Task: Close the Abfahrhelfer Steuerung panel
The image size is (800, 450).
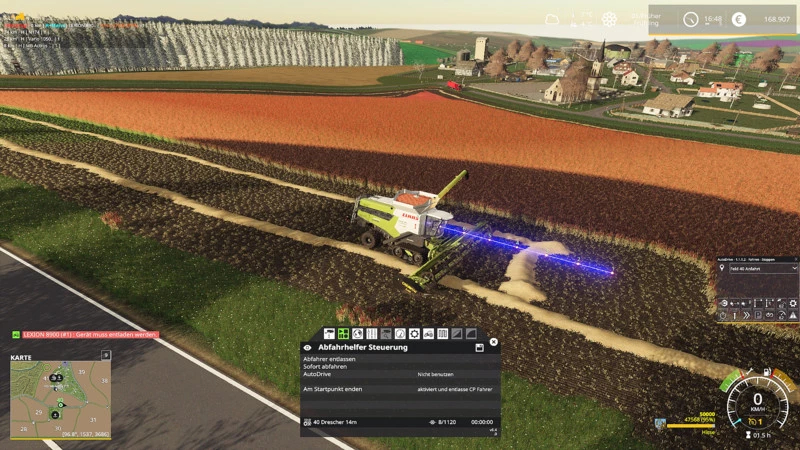Action: click(493, 341)
